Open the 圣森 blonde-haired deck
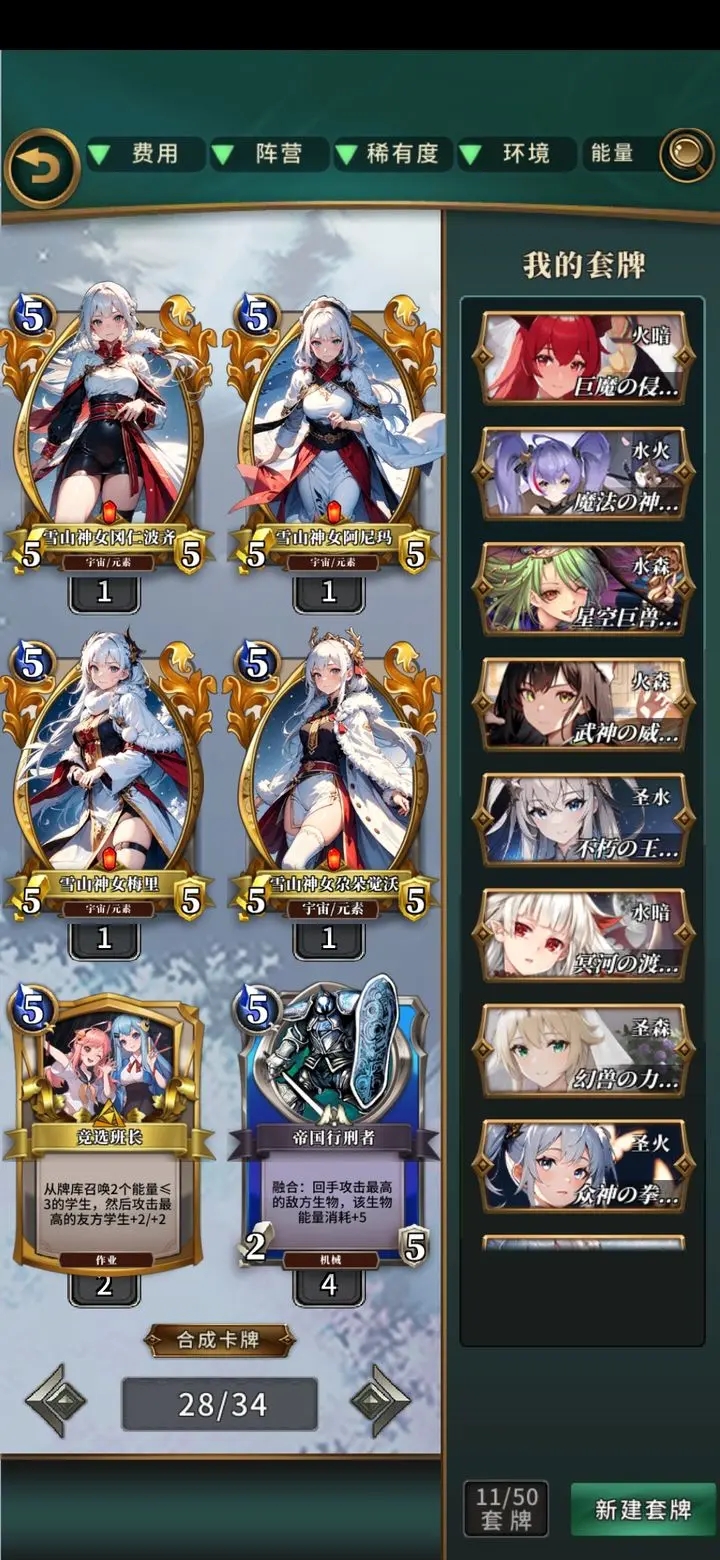The image size is (720, 1560). point(583,1050)
